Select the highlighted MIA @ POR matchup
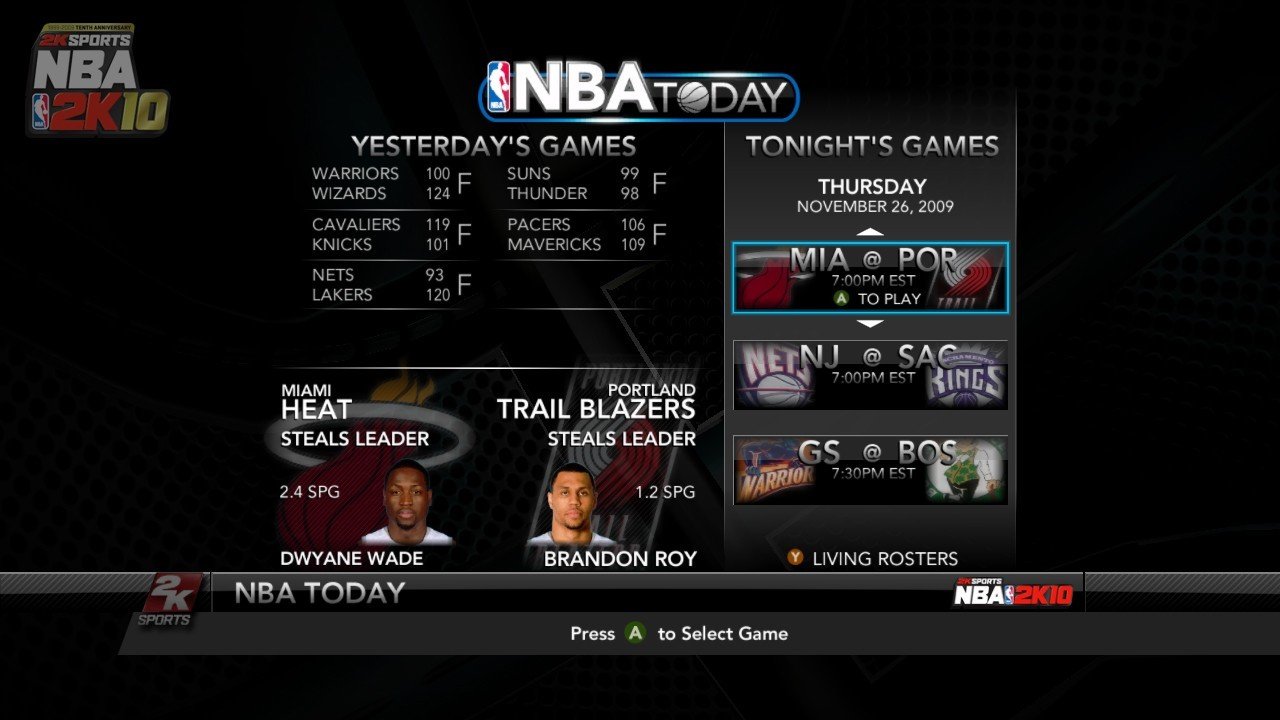This screenshot has width=1280, height=720. pyautogui.click(x=869, y=277)
